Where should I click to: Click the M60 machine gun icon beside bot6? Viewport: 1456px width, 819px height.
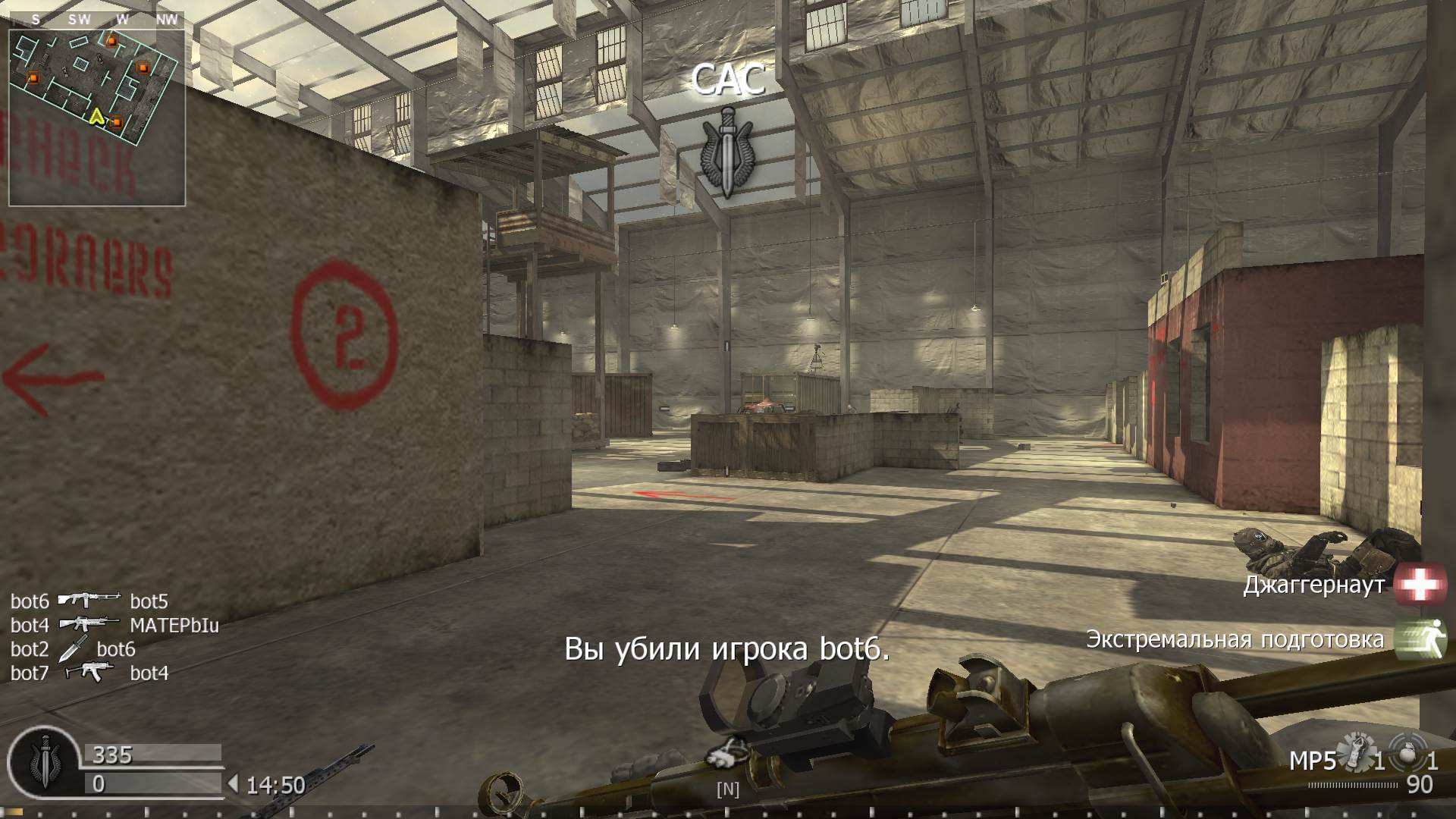(89, 601)
